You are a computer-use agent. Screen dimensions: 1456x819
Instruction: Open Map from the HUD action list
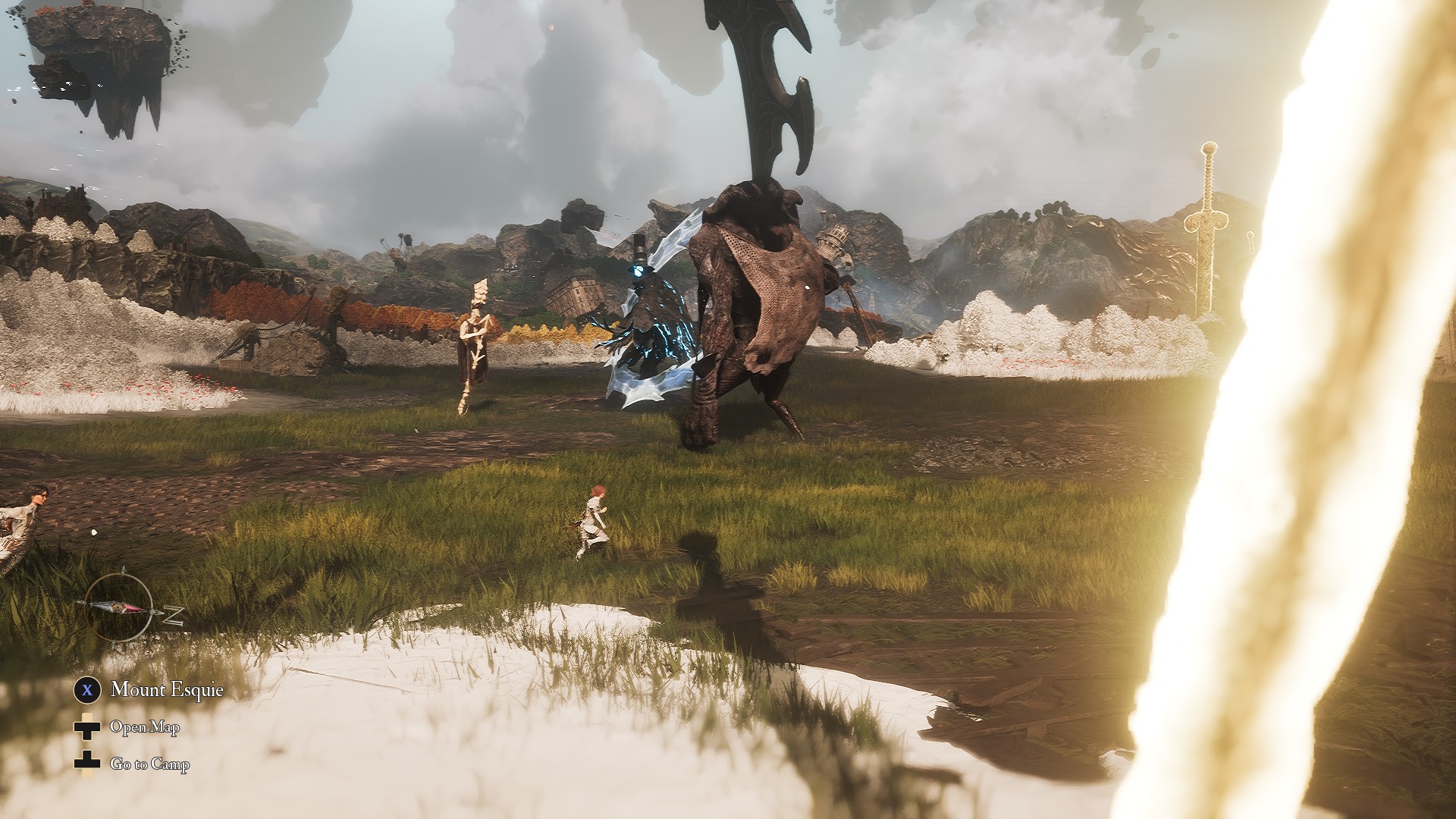click(x=145, y=726)
